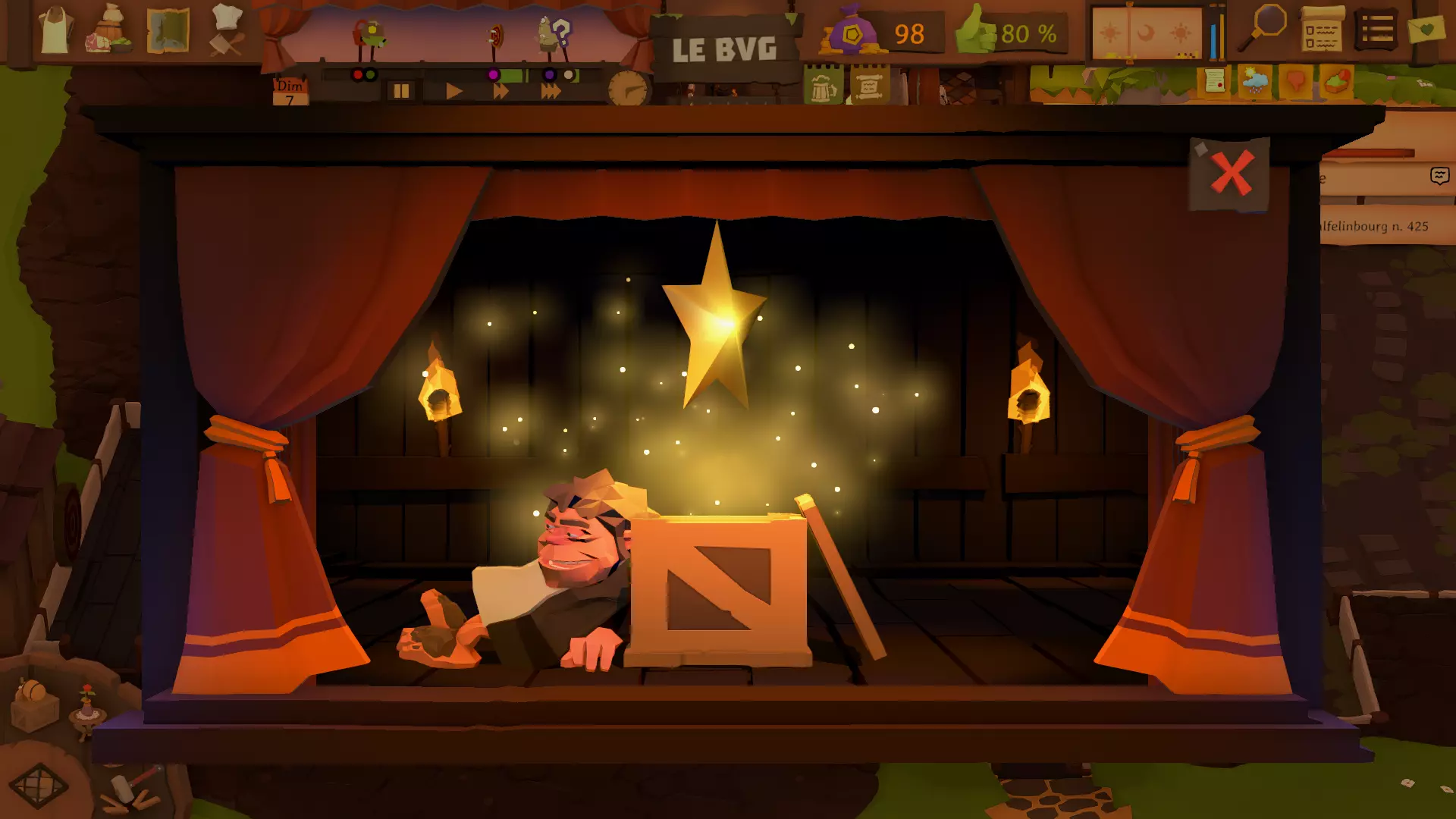
Task: Click the scroll banner beside the beer mug
Action: point(869,86)
